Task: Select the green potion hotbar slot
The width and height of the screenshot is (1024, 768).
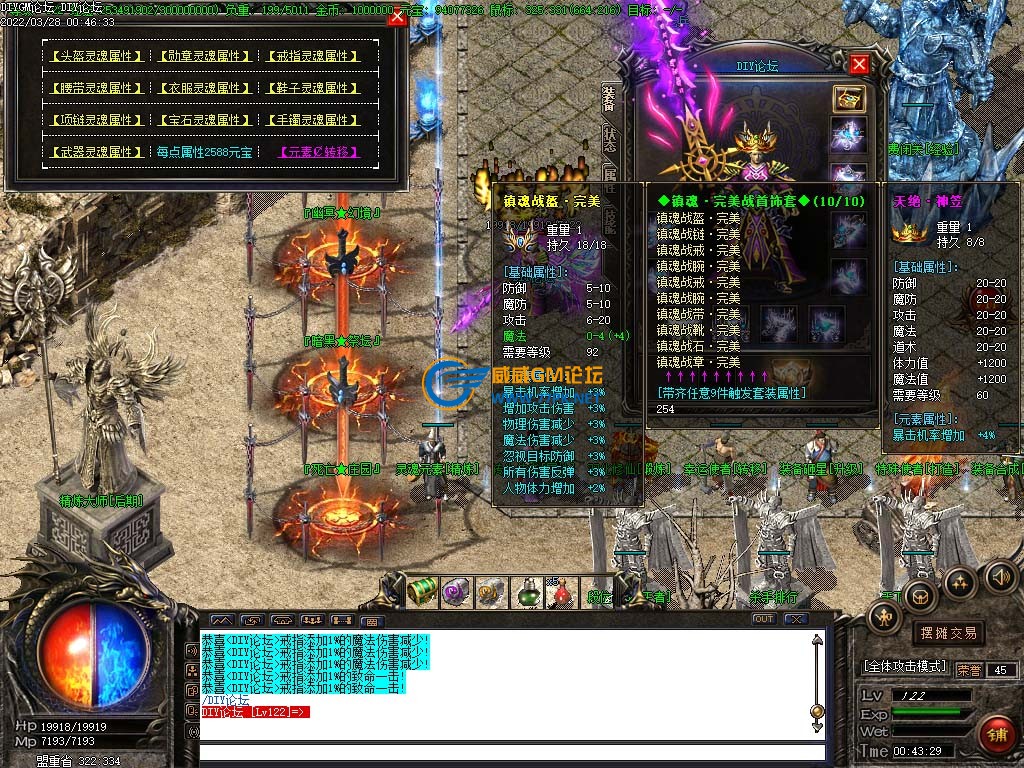Action: pos(527,593)
